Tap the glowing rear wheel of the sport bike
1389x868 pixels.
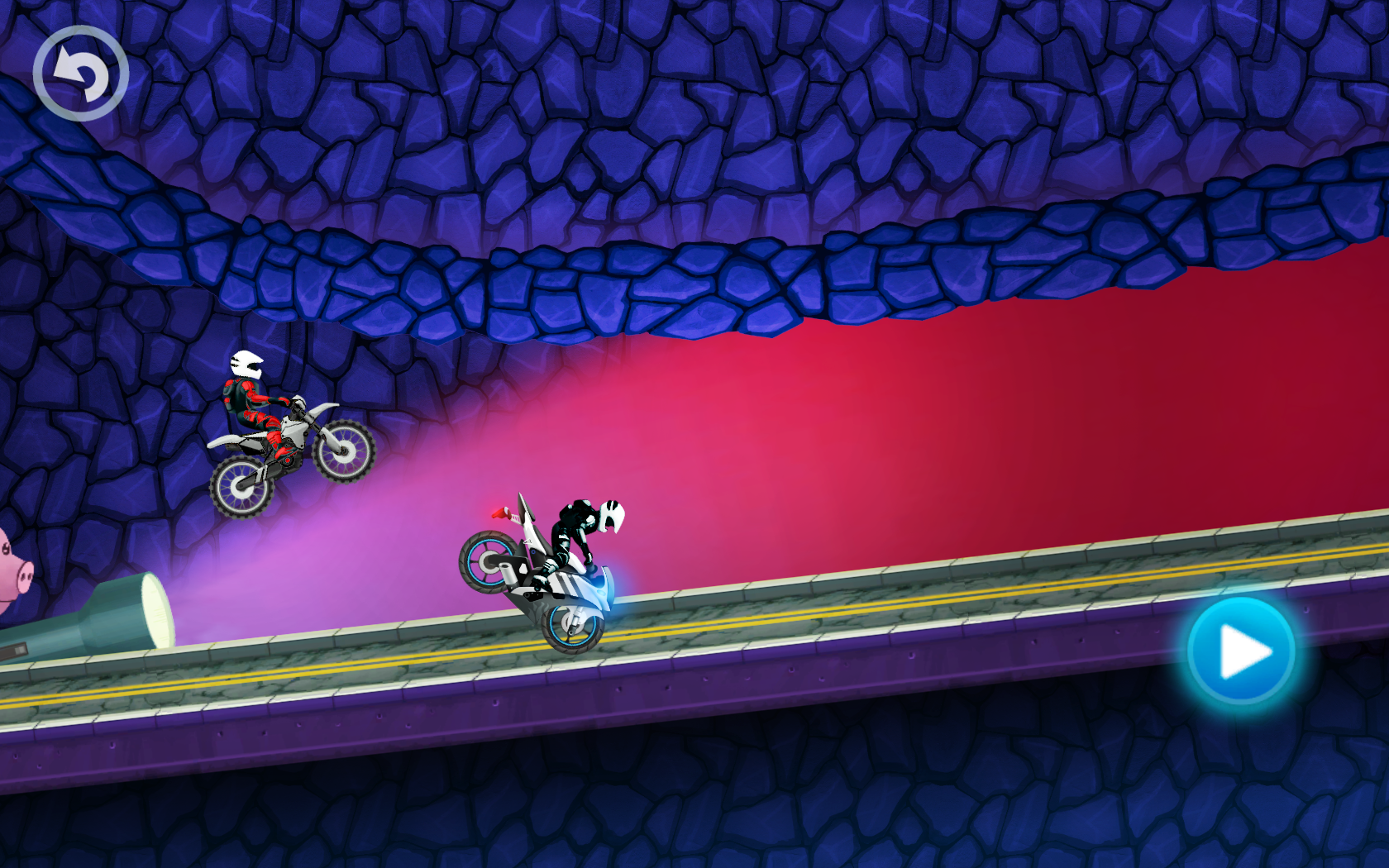(x=488, y=562)
